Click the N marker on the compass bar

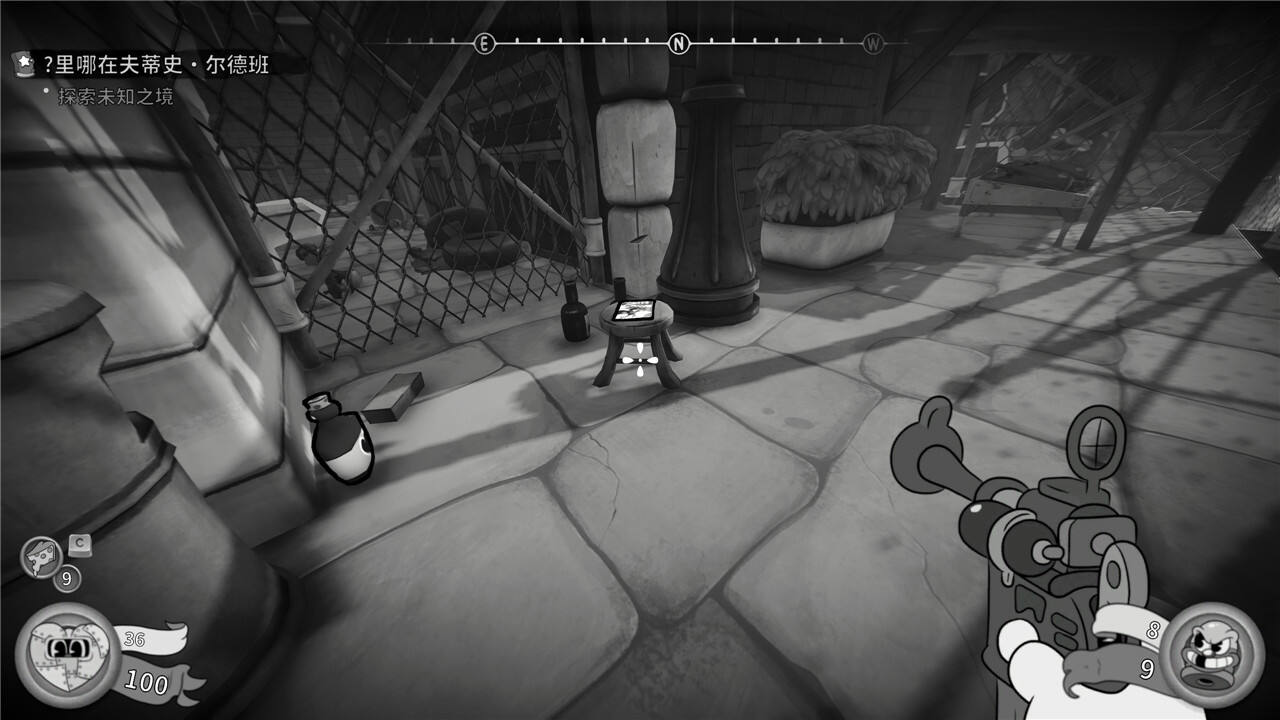click(x=679, y=44)
